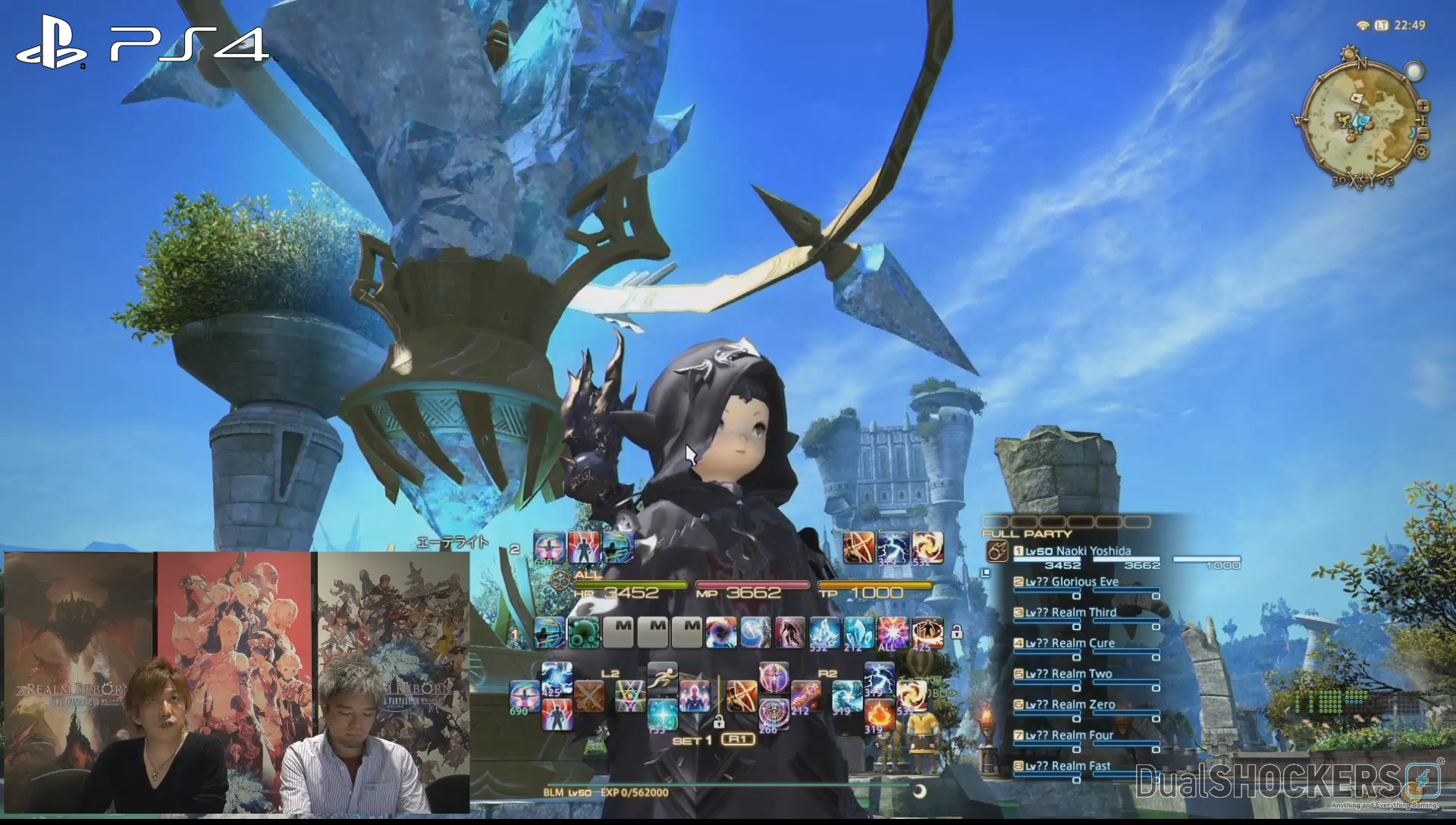The width and height of the screenshot is (1456, 825).
Task: Use the green bubbles ability on hotbar one
Action: pyautogui.click(x=583, y=632)
